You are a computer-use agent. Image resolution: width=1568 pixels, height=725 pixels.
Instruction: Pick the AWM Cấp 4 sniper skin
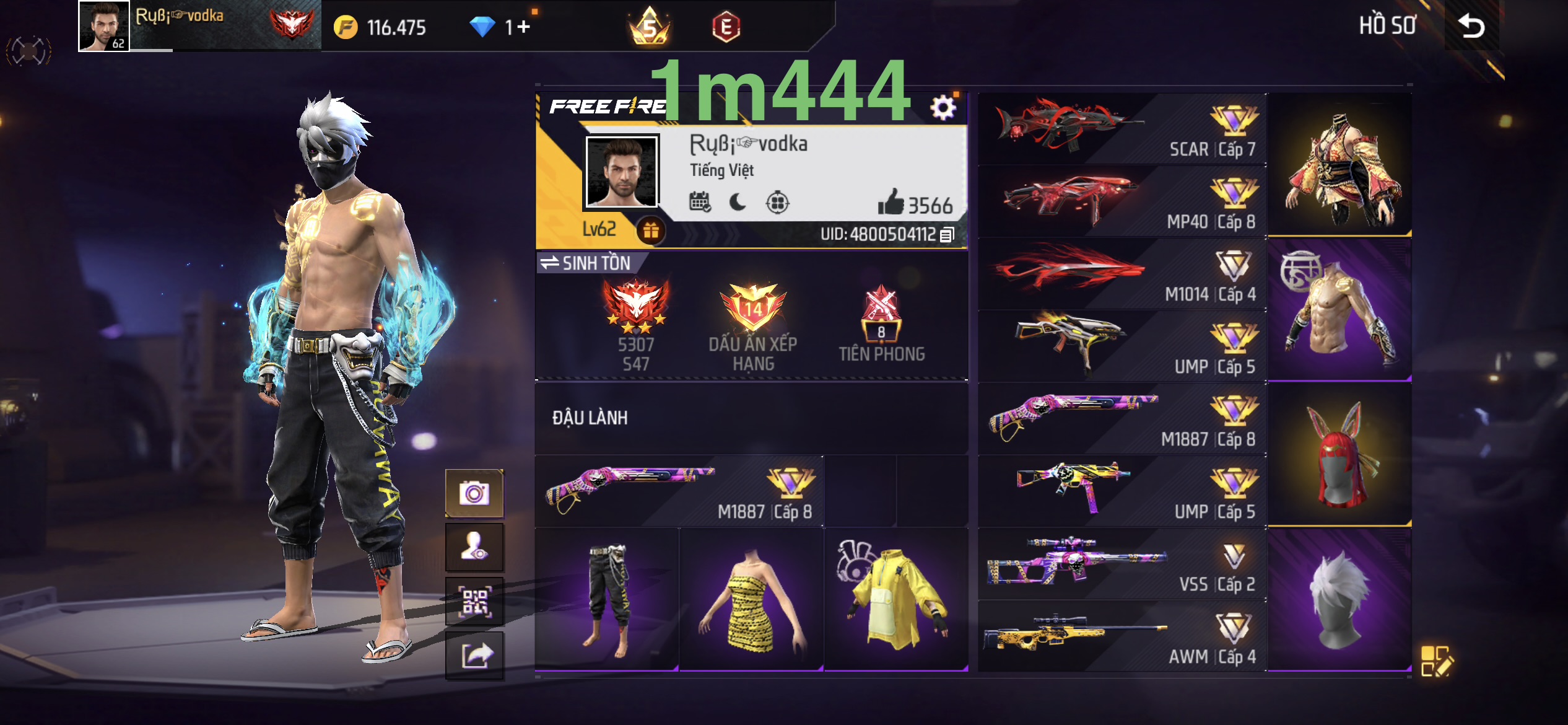click(x=1122, y=636)
